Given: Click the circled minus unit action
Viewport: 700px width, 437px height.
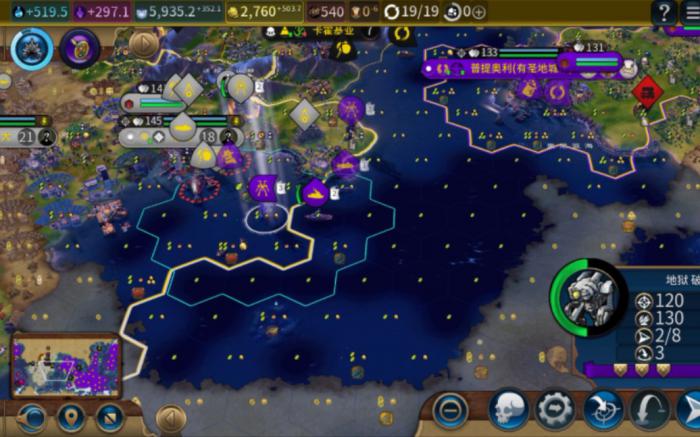Looking at the screenshot, I should click(x=451, y=409).
